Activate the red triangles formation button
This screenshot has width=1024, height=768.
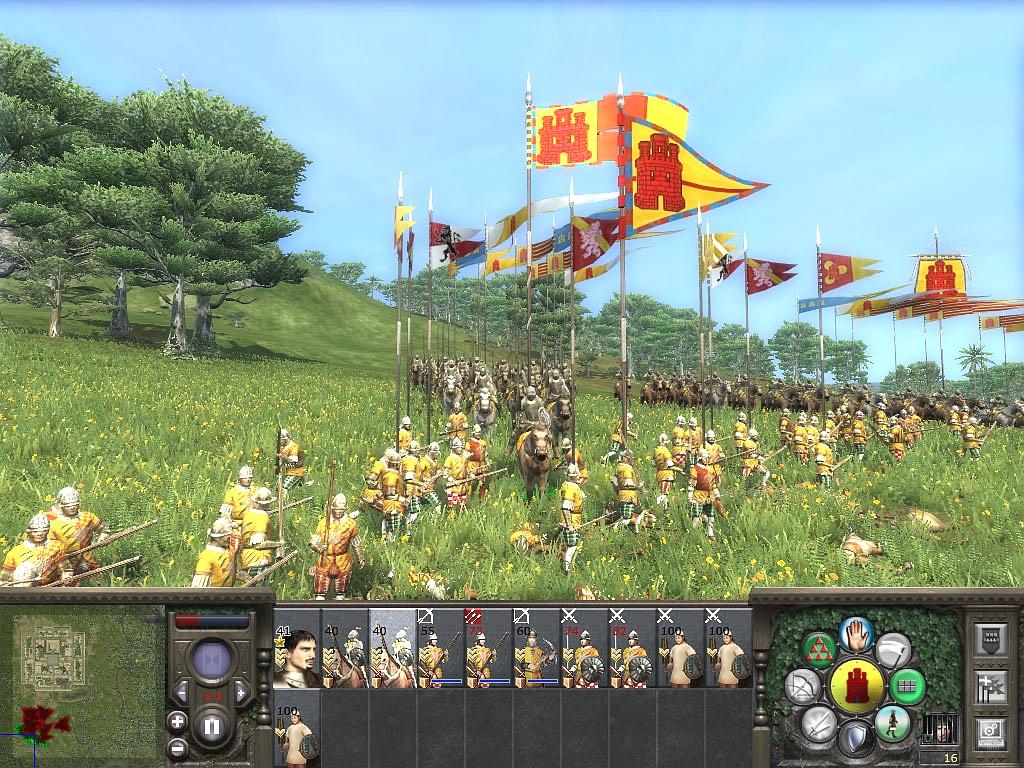coord(819,649)
